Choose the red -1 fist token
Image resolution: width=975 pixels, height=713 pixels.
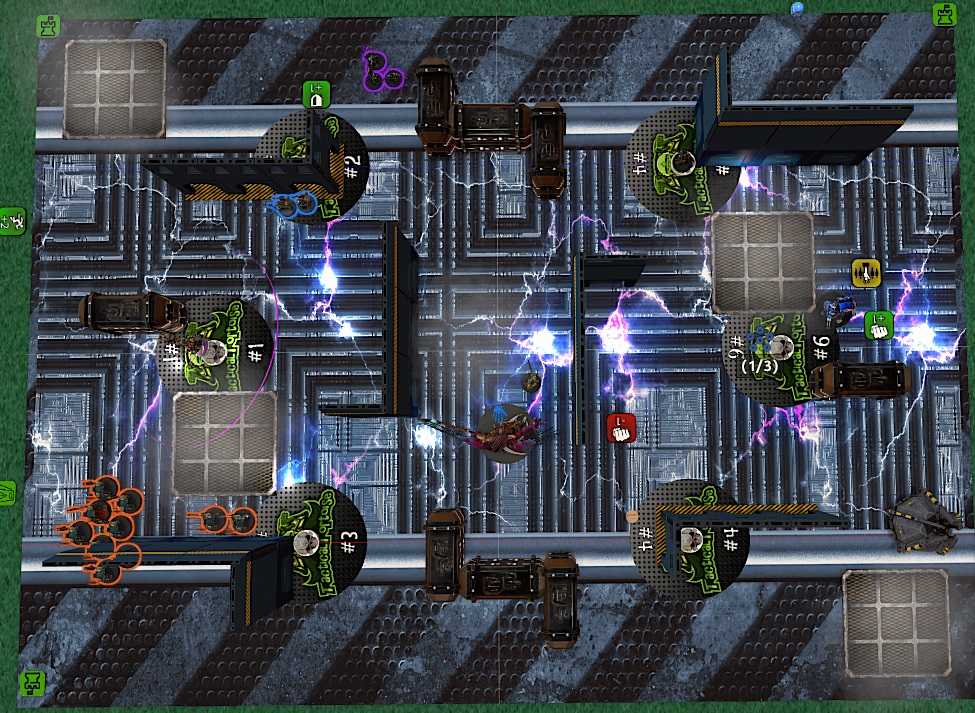[621, 427]
